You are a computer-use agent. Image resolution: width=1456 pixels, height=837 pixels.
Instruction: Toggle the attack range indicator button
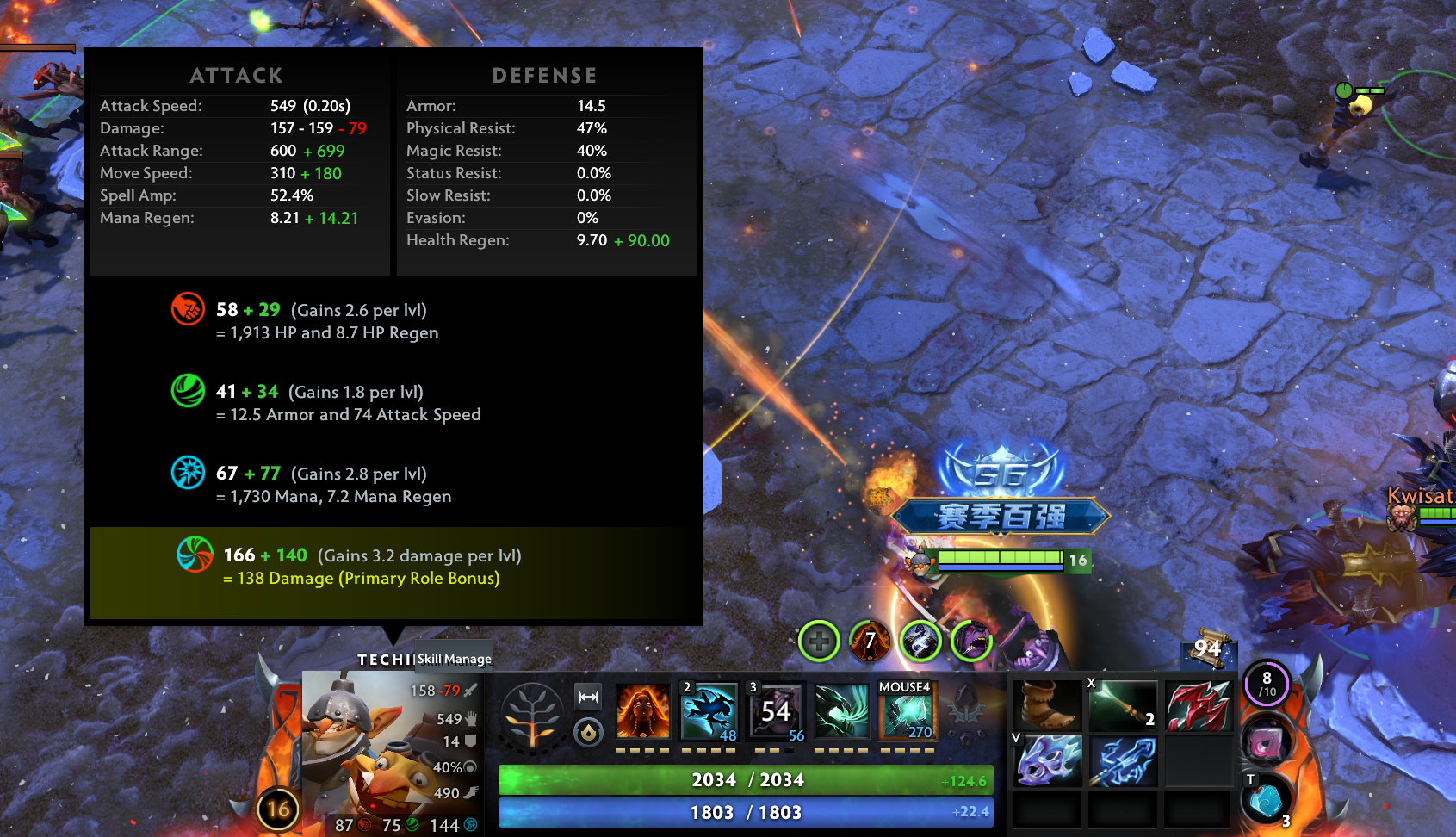click(588, 696)
